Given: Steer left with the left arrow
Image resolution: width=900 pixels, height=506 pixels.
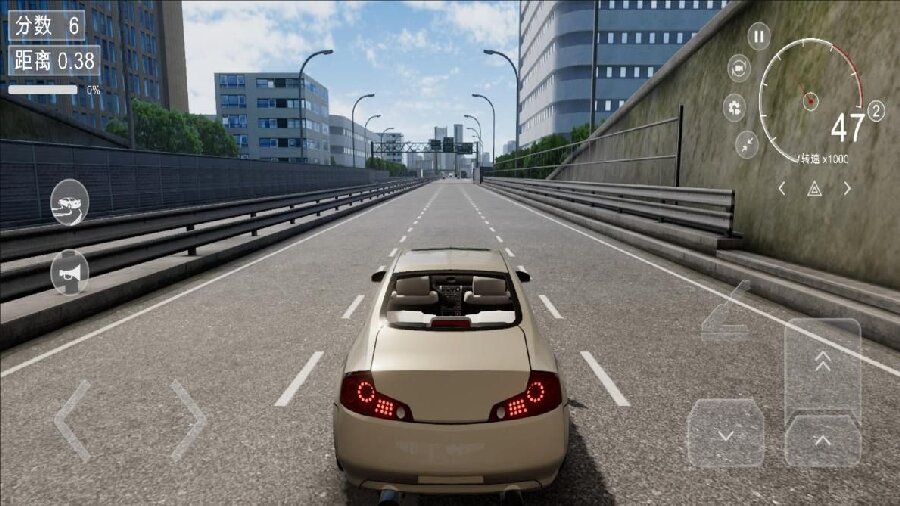Looking at the screenshot, I should click(x=71, y=419).
